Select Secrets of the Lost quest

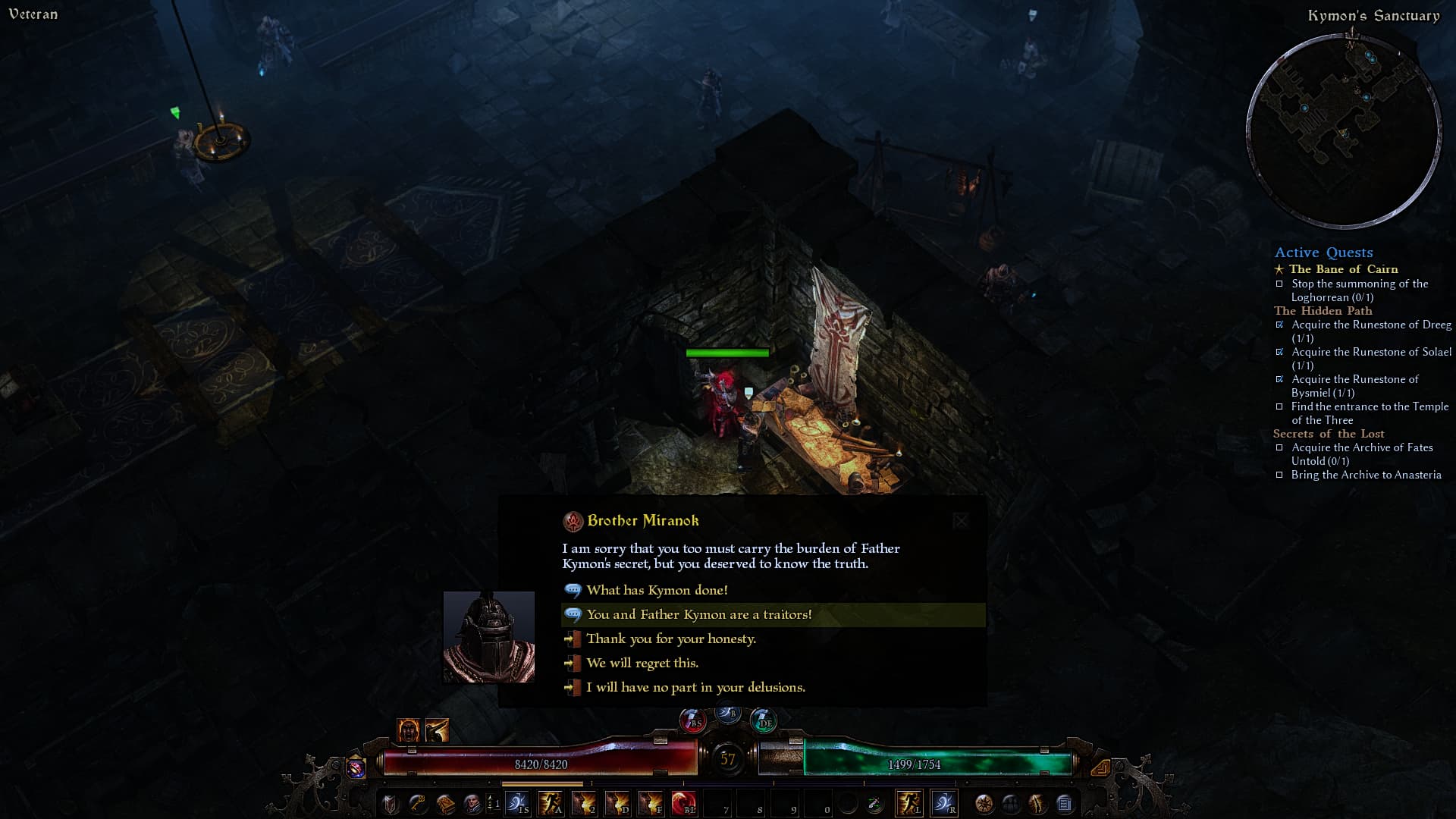click(x=1328, y=434)
